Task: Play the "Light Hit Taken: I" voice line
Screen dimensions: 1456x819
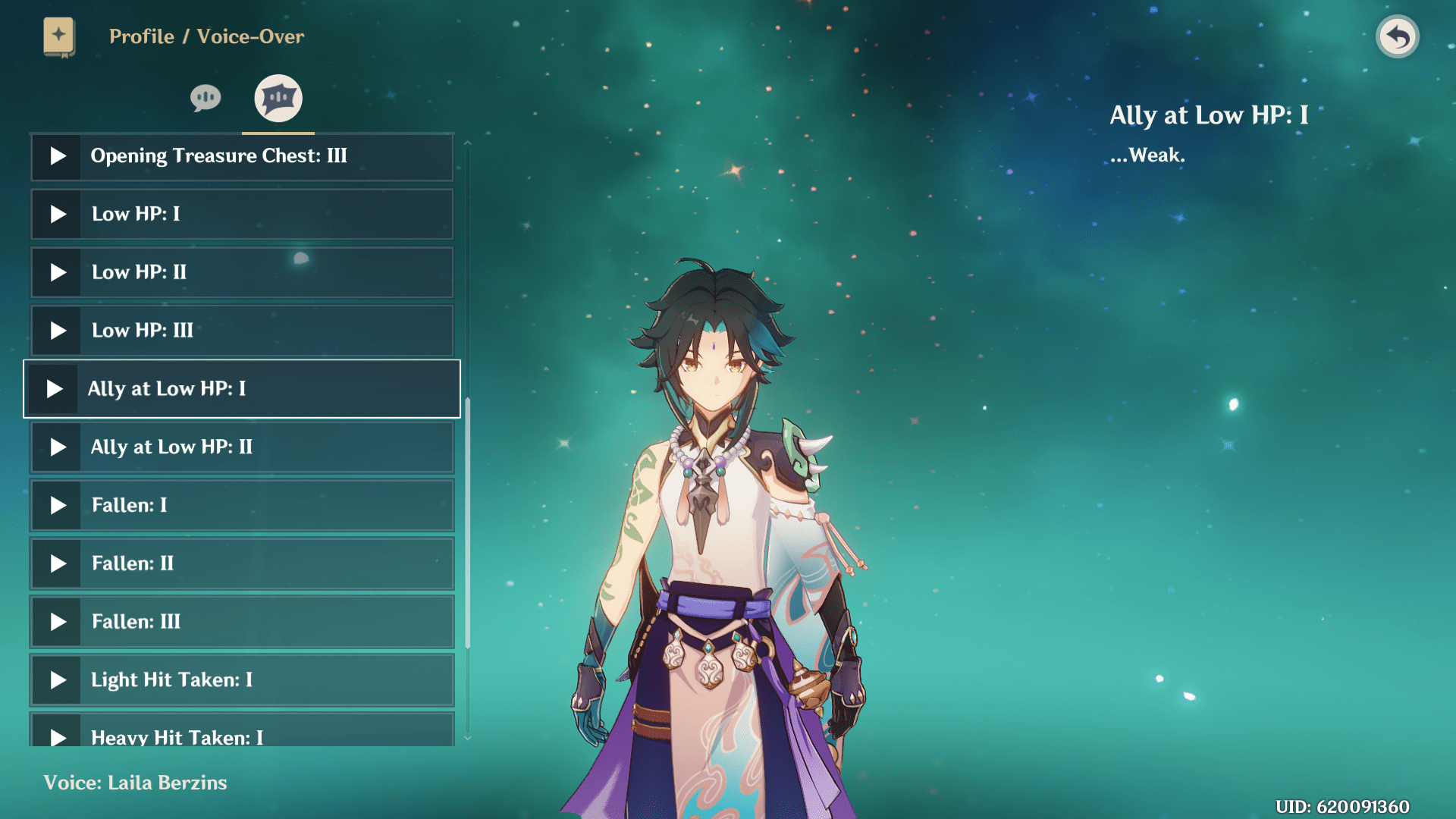Action: [x=57, y=680]
